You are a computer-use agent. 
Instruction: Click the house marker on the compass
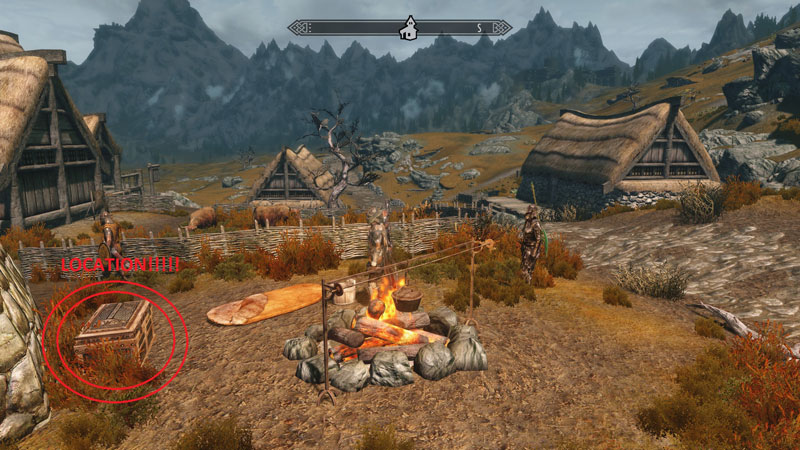407,29
